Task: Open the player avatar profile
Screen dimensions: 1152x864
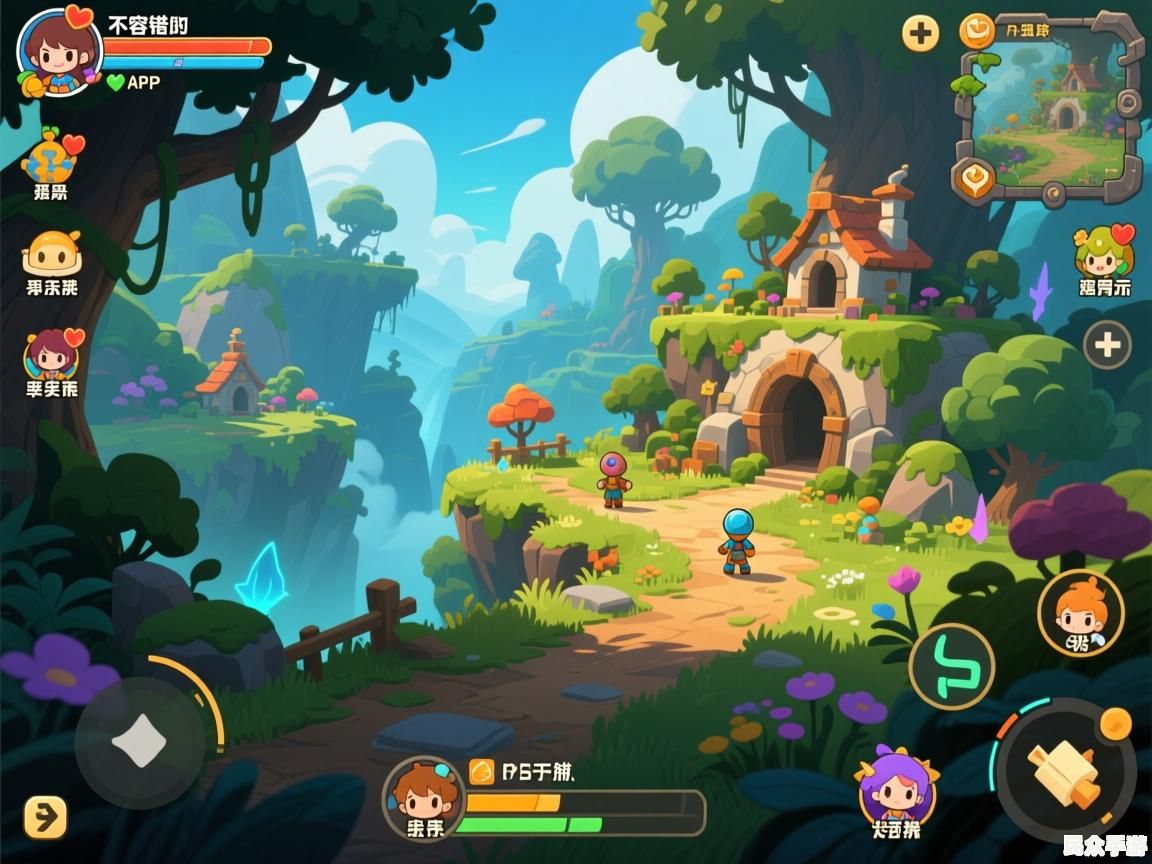Action: coord(58,53)
